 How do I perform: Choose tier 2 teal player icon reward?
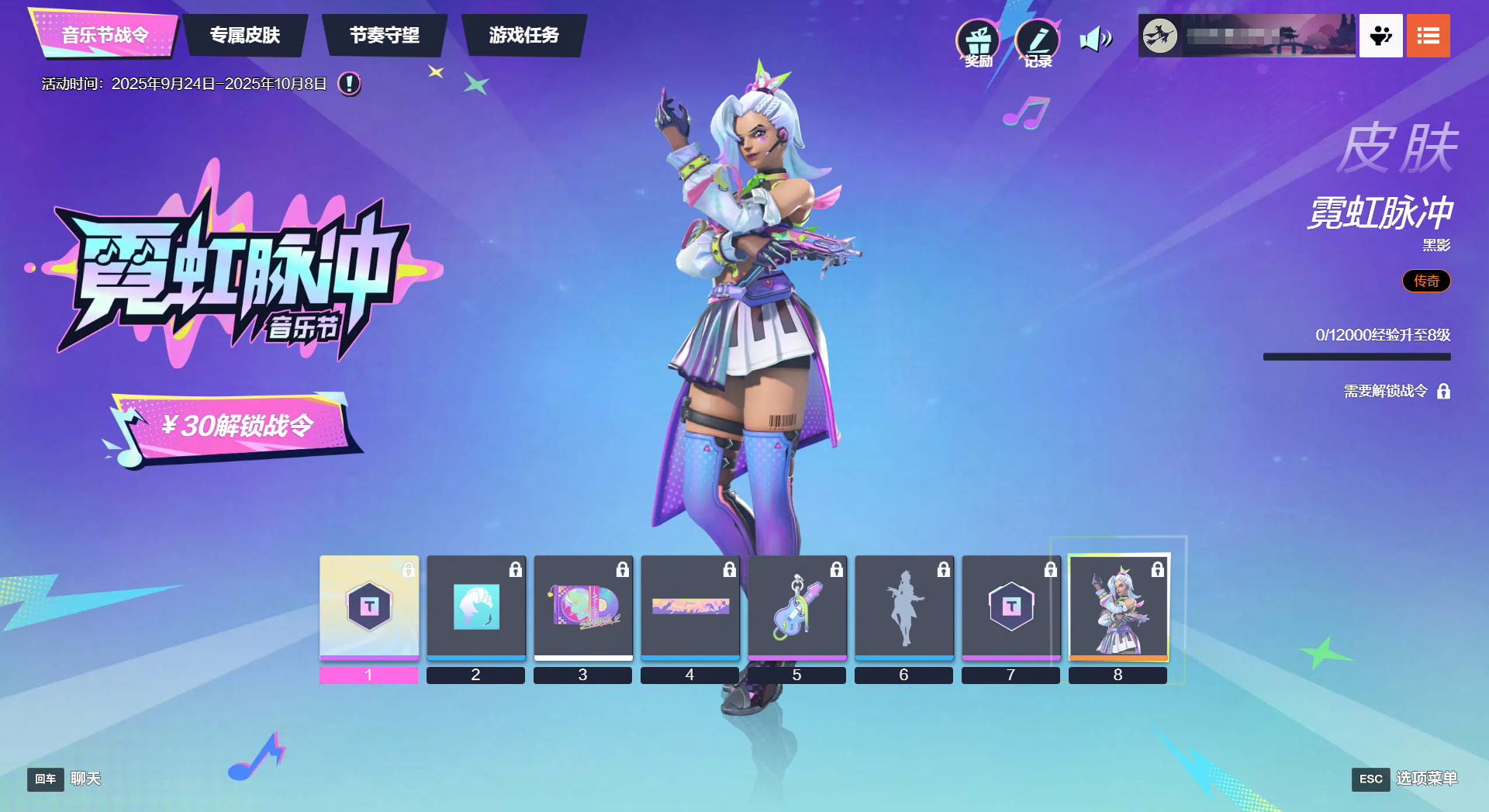476,606
